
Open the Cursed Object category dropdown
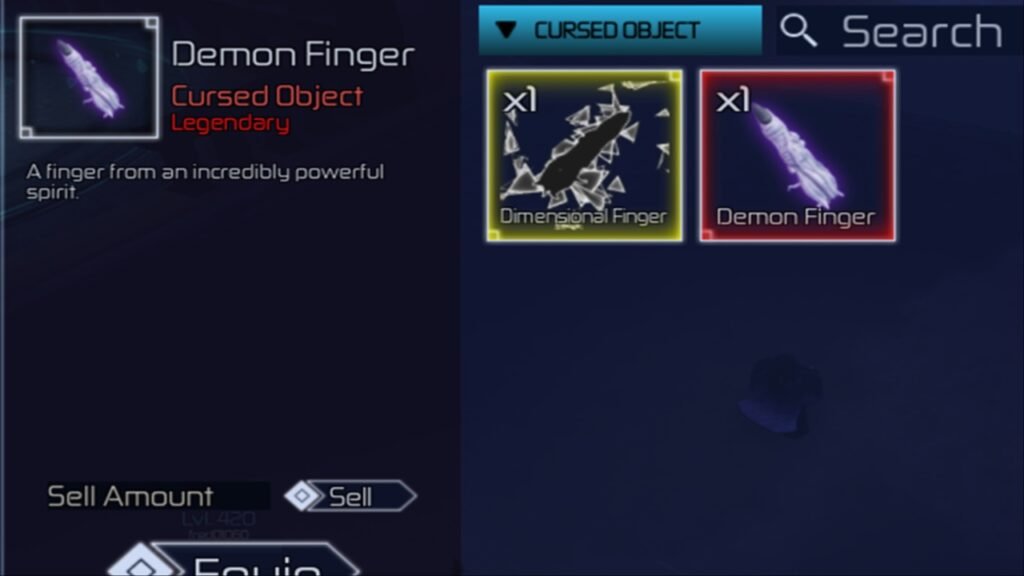(619, 30)
